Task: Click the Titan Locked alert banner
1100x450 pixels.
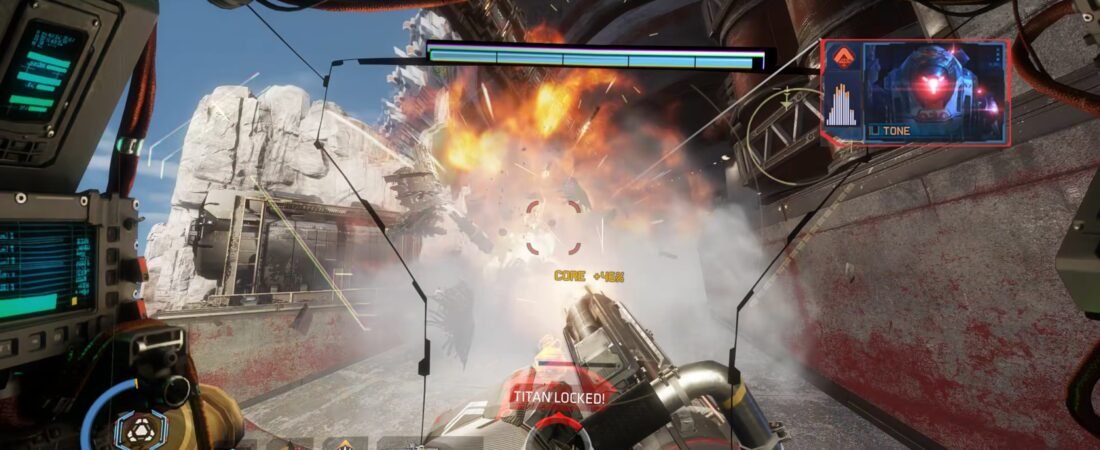Action: (x=559, y=397)
